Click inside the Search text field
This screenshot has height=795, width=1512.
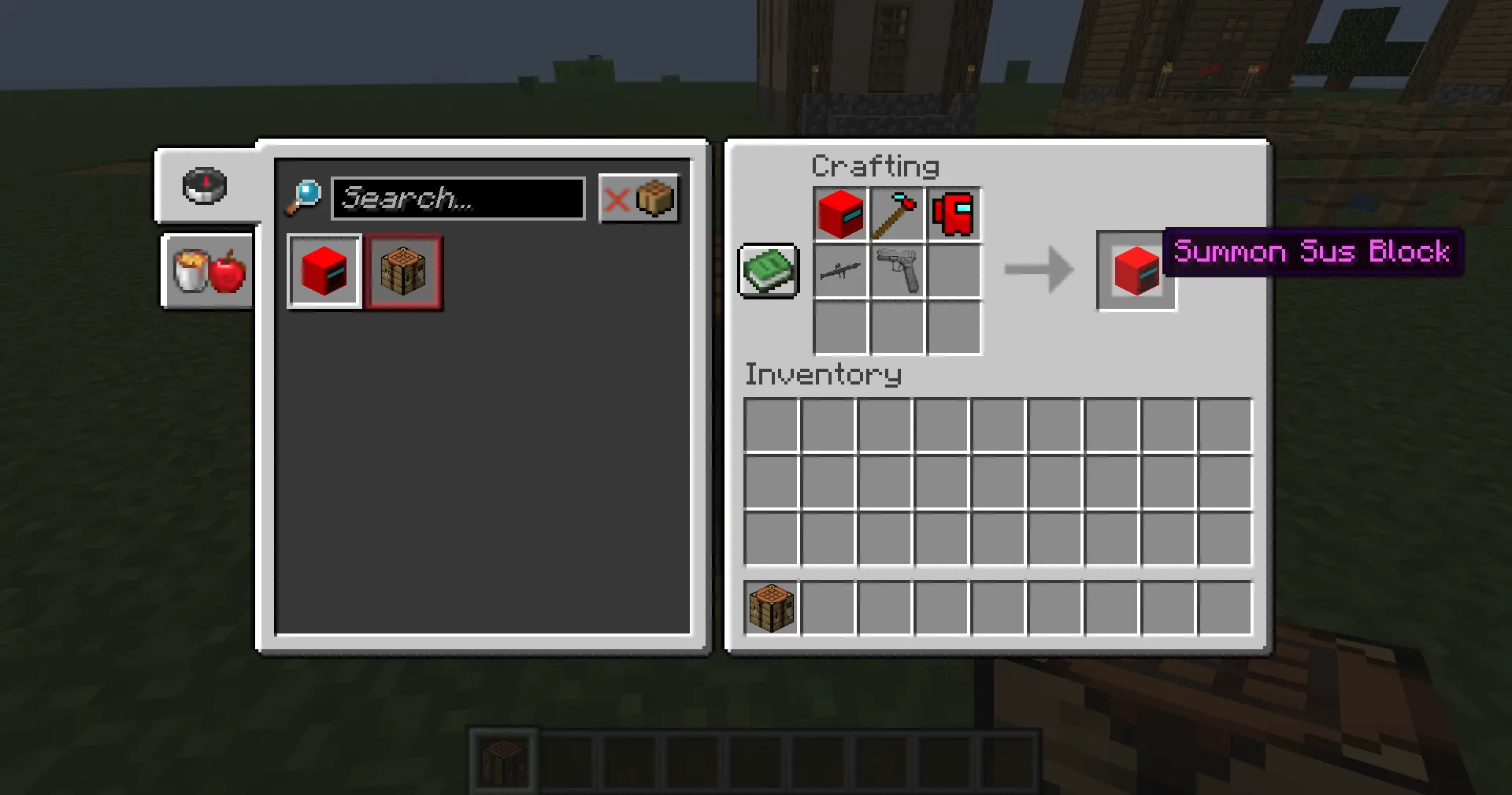pos(457,198)
